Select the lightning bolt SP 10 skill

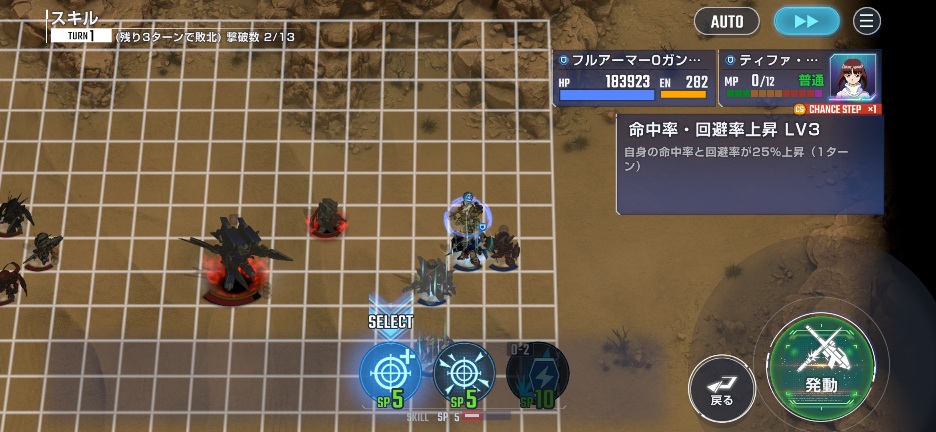pos(537,374)
